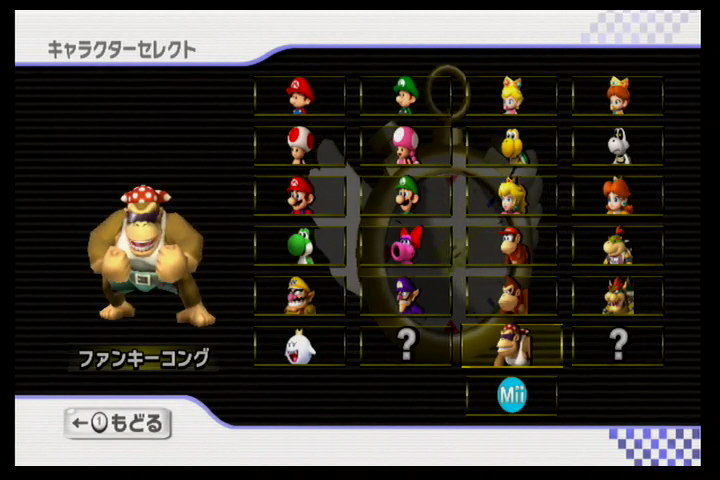Select adult Luigi in green cap
The height and width of the screenshot is (480, 720).
point(405,195)
